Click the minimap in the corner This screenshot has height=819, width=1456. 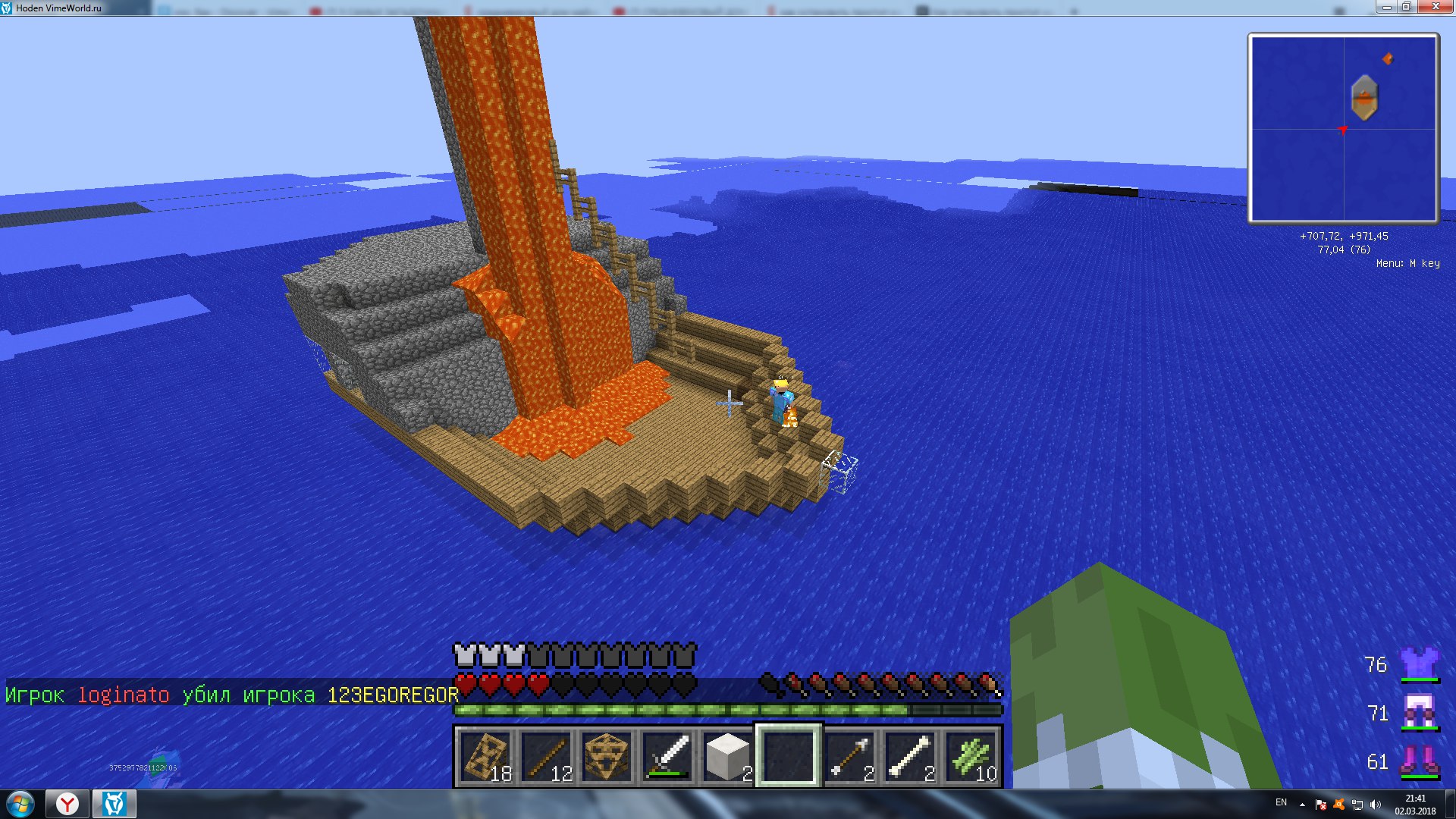(1344, 128)
